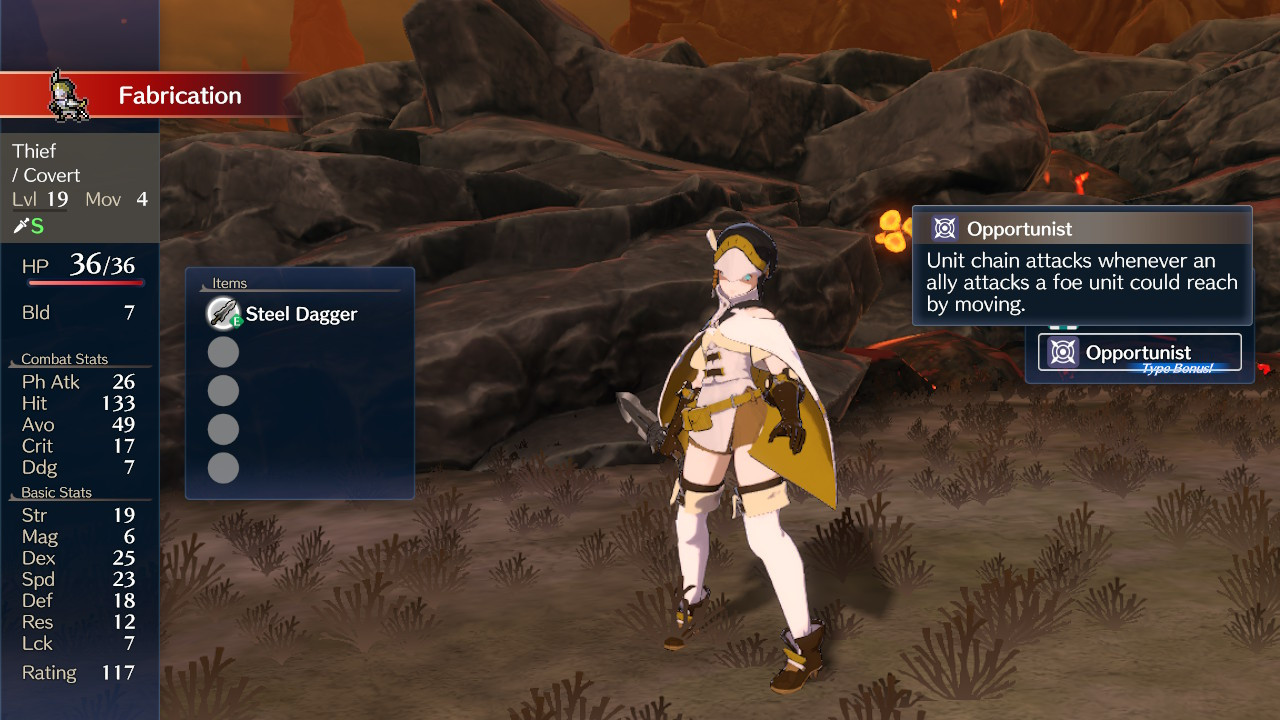Select the first empty item slot circle
The image size is (1280, 720).
click(223, 351)
